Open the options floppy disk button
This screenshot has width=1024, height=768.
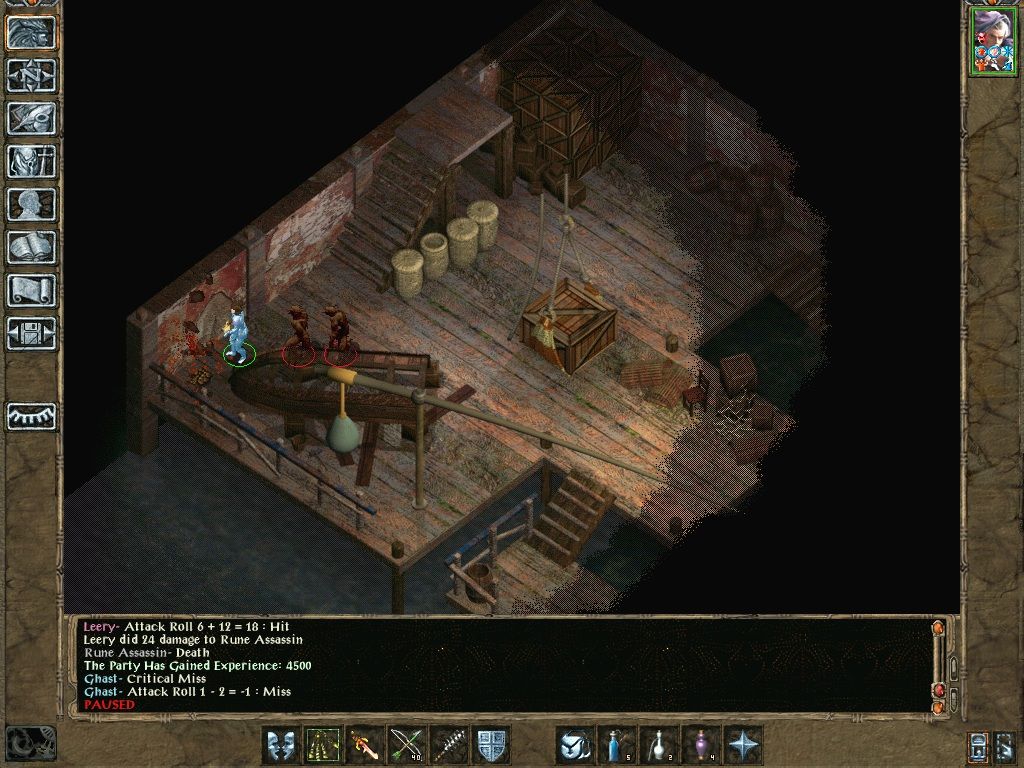[x=31, y=333]
